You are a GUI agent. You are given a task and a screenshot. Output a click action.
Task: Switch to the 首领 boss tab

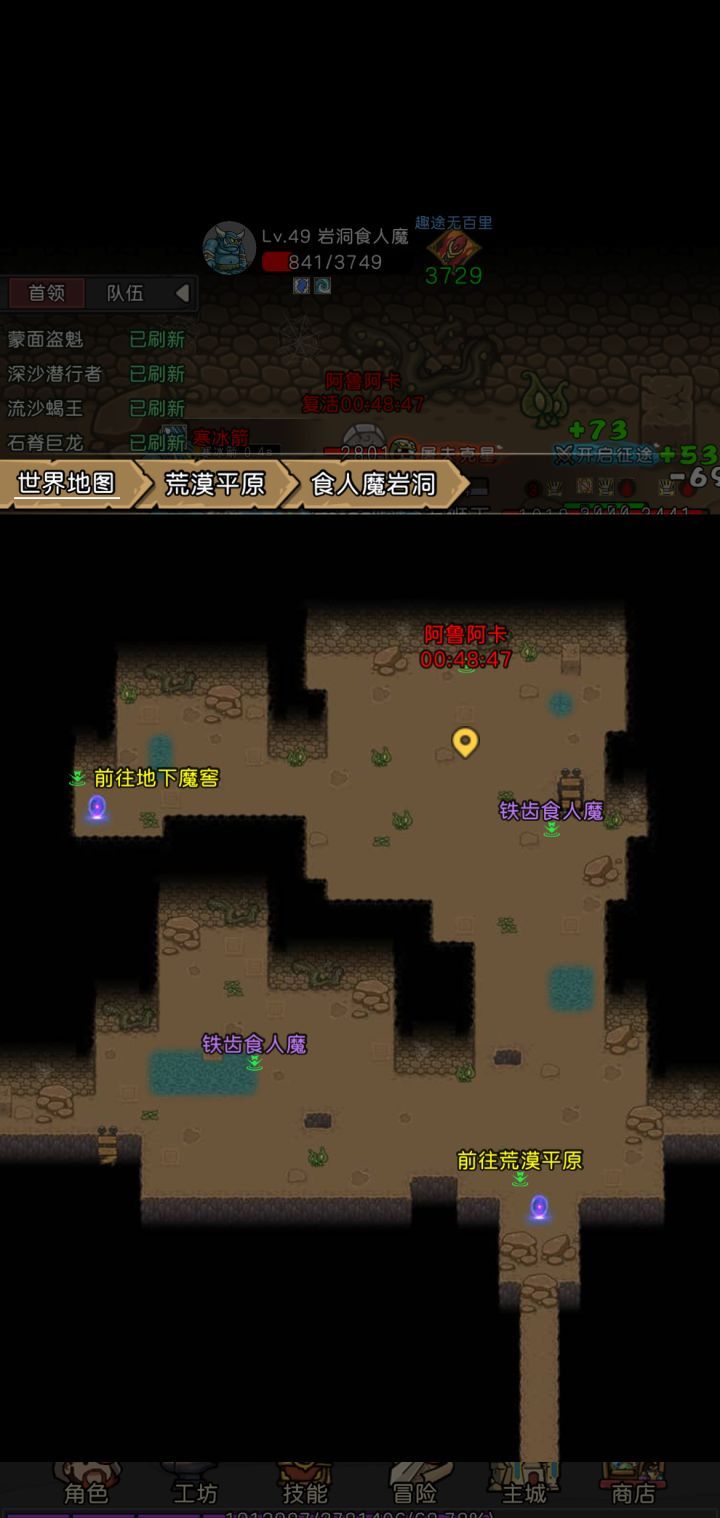(46, 293)
